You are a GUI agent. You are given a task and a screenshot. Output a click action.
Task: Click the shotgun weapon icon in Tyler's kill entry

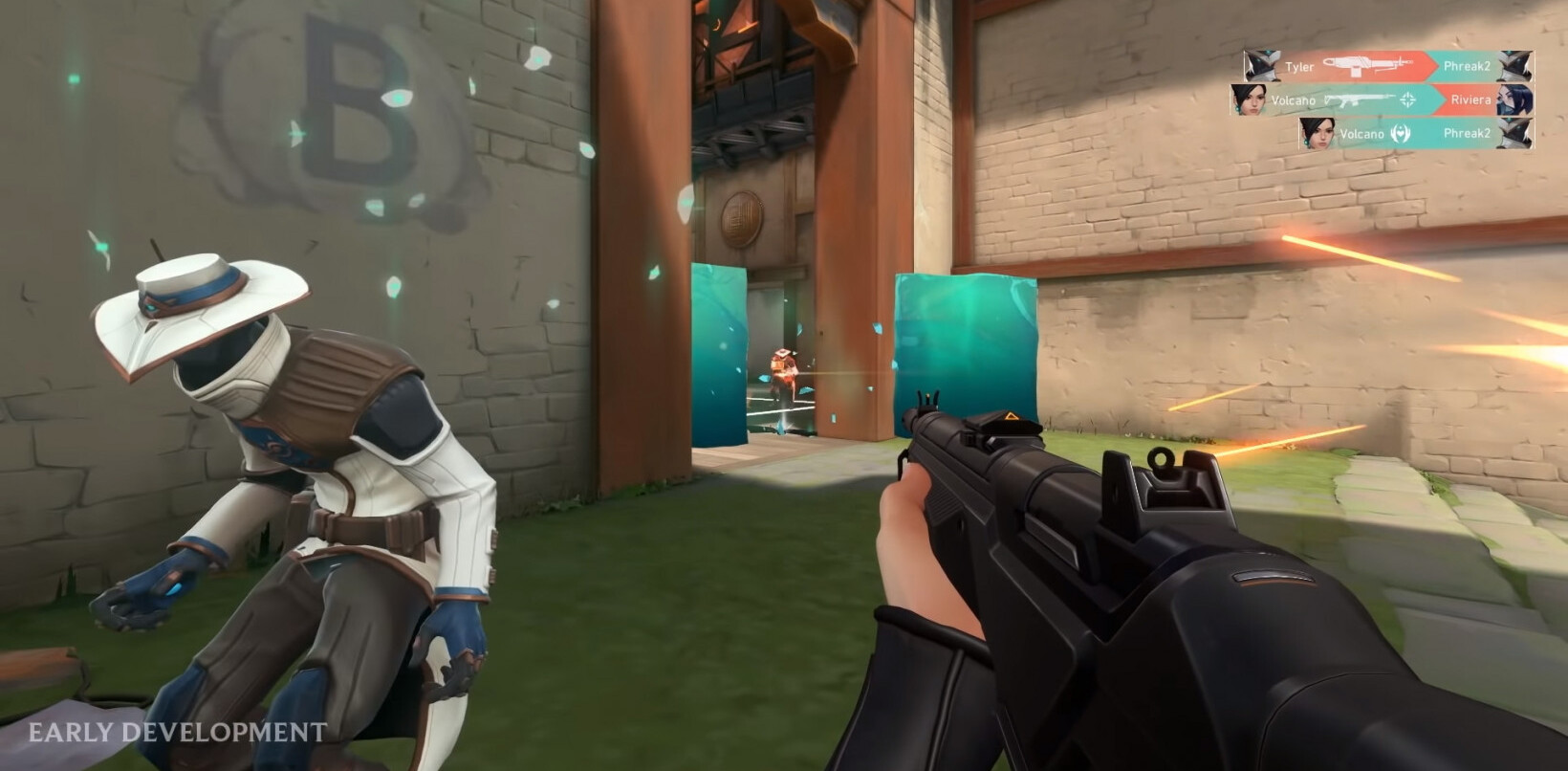(x=1366, y=65)
